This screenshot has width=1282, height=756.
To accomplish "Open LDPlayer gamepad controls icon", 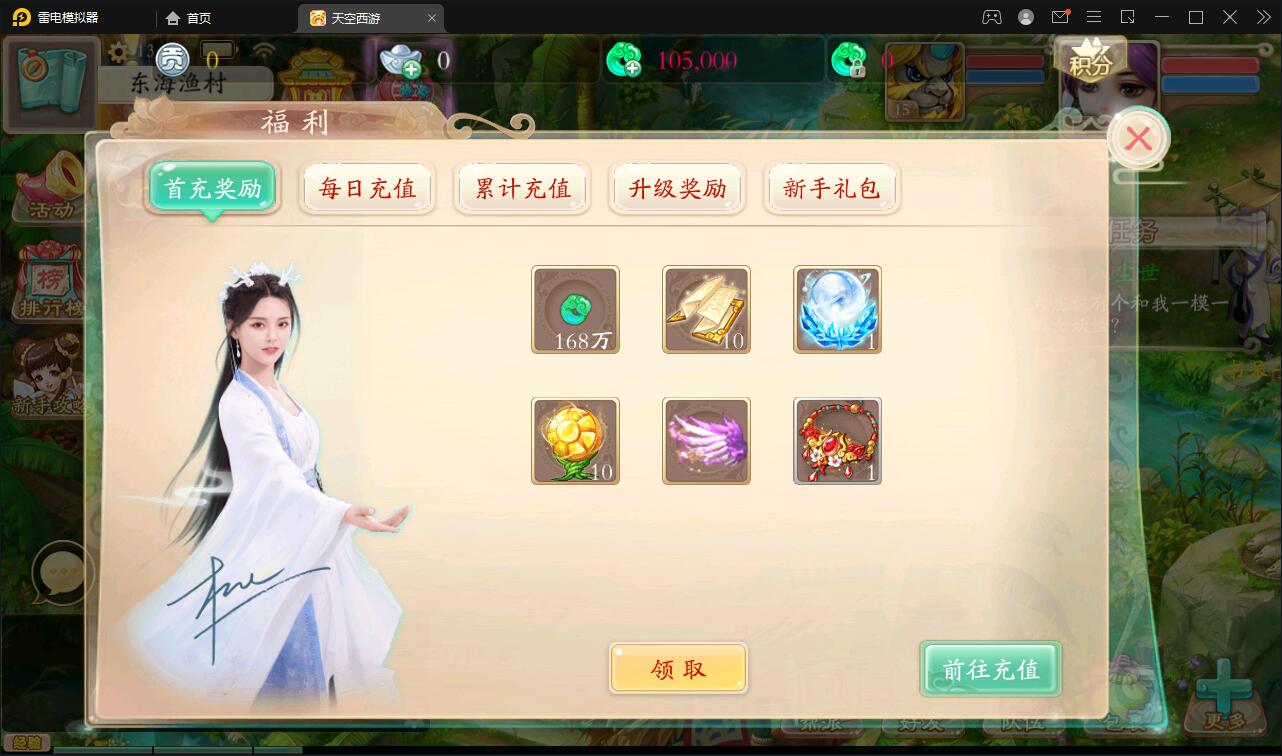I will 990,17.
